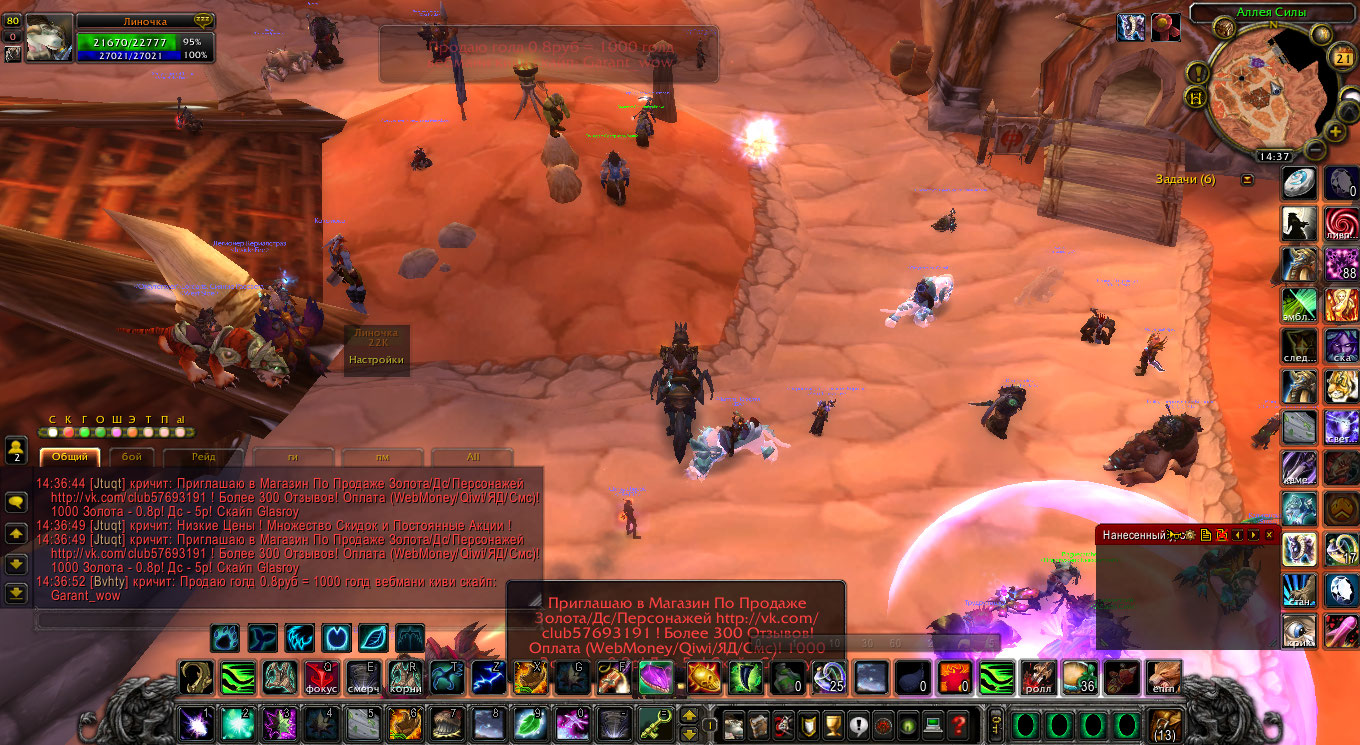Select the All chat tab
Image resolution: width=1360 pixels, height=745 pixels.
473,457
